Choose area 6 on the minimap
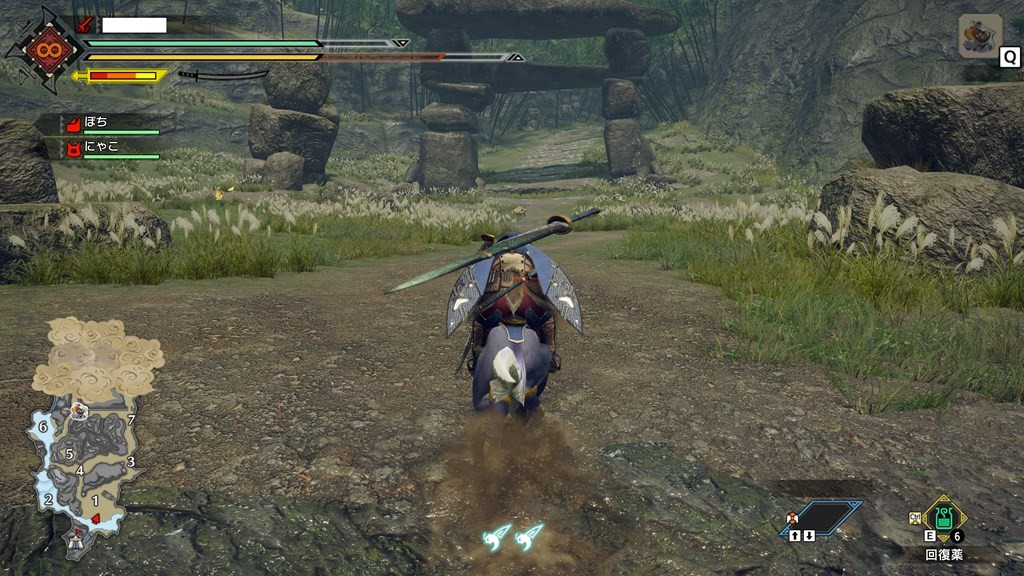This screenshot has height=576, width=1024. point(43,426)
